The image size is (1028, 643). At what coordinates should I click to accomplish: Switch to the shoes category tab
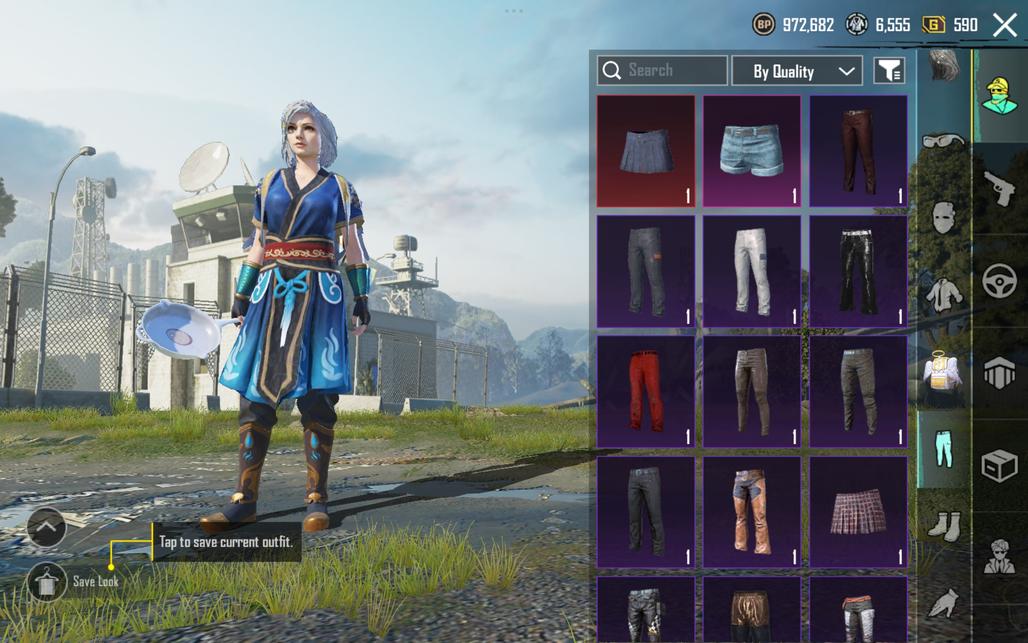pos(943,524)
